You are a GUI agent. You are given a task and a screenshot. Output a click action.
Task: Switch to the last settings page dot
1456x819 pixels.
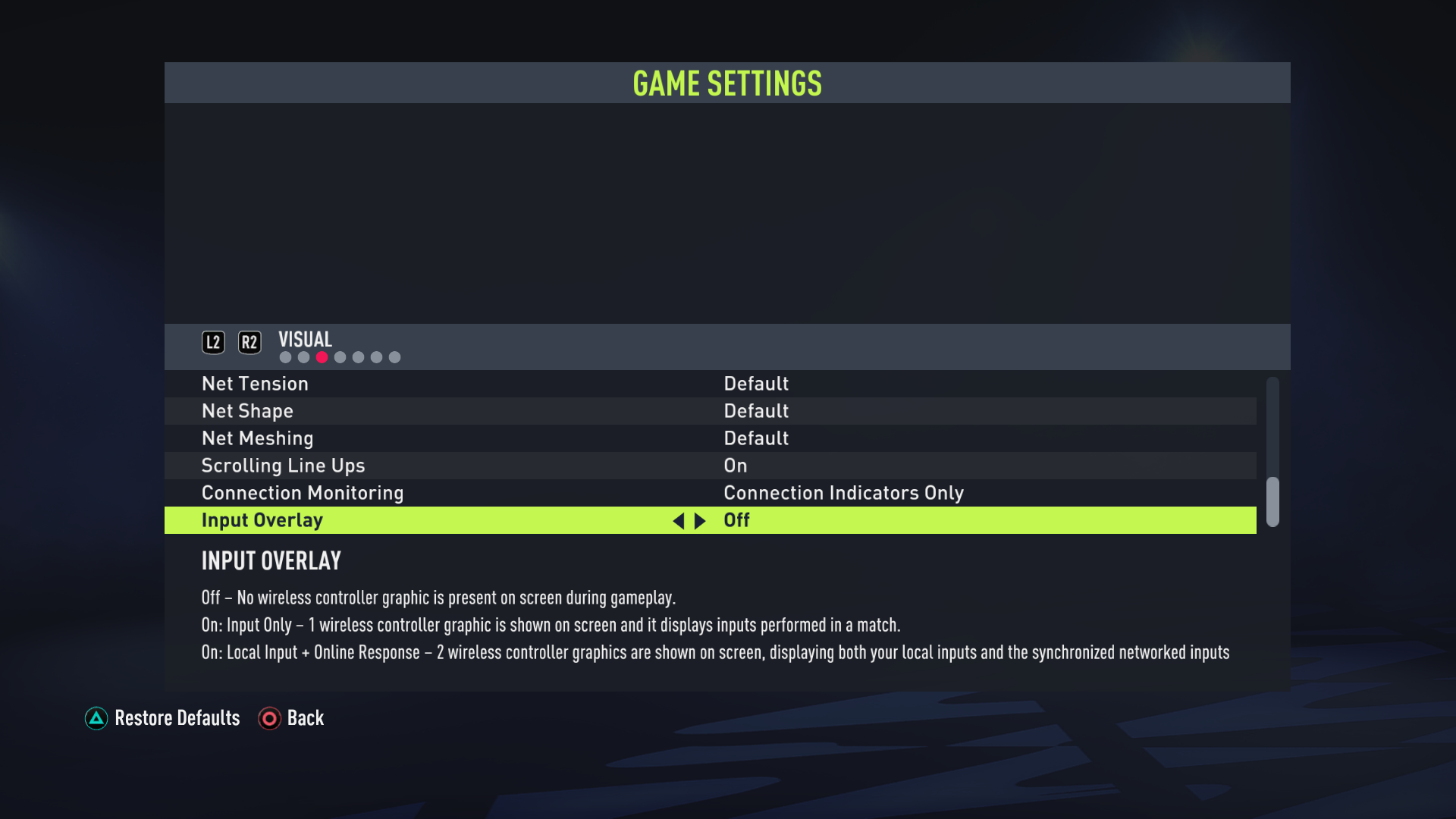[x=394, y=357]
